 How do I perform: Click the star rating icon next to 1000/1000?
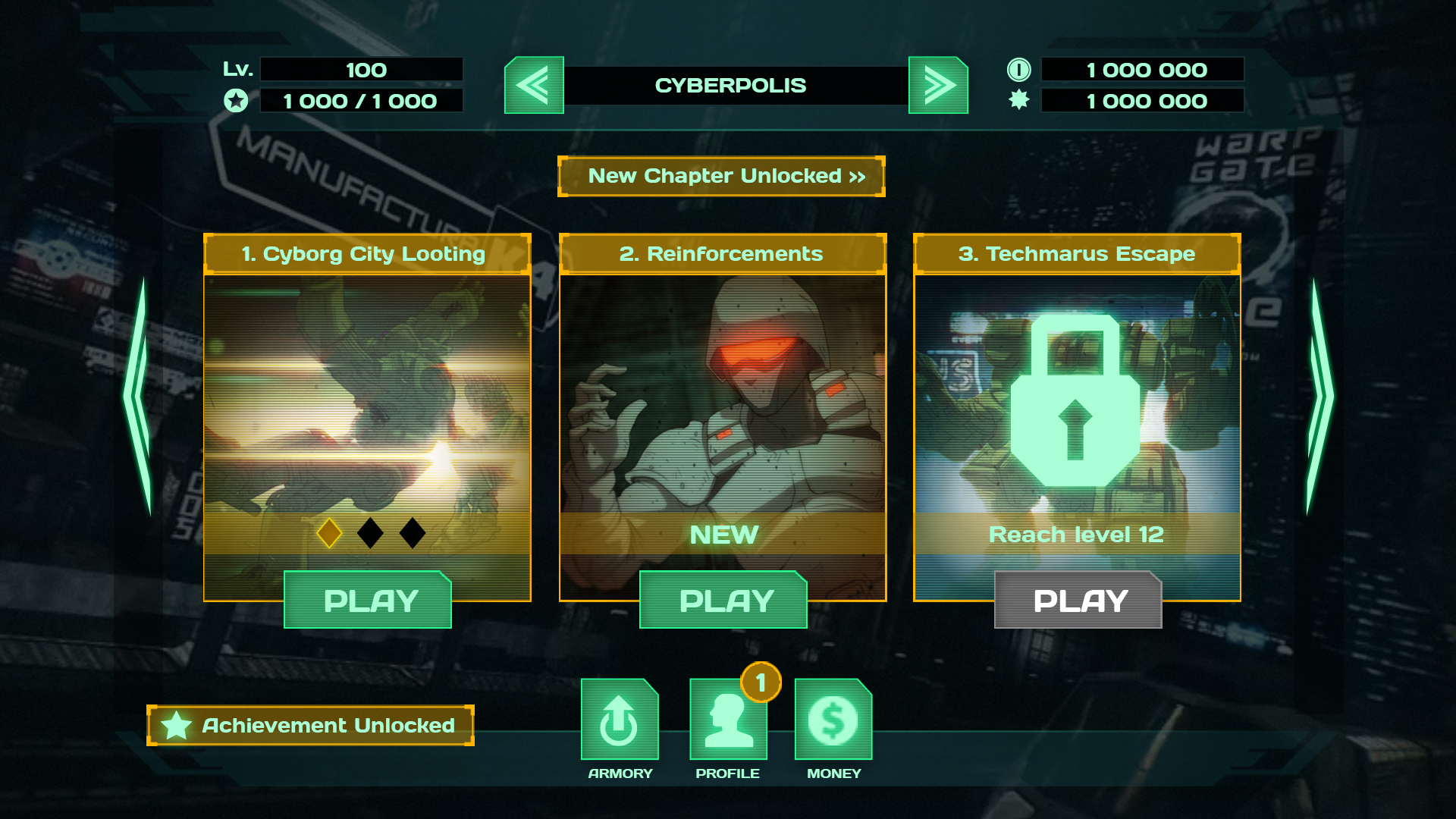pos(236,99)
